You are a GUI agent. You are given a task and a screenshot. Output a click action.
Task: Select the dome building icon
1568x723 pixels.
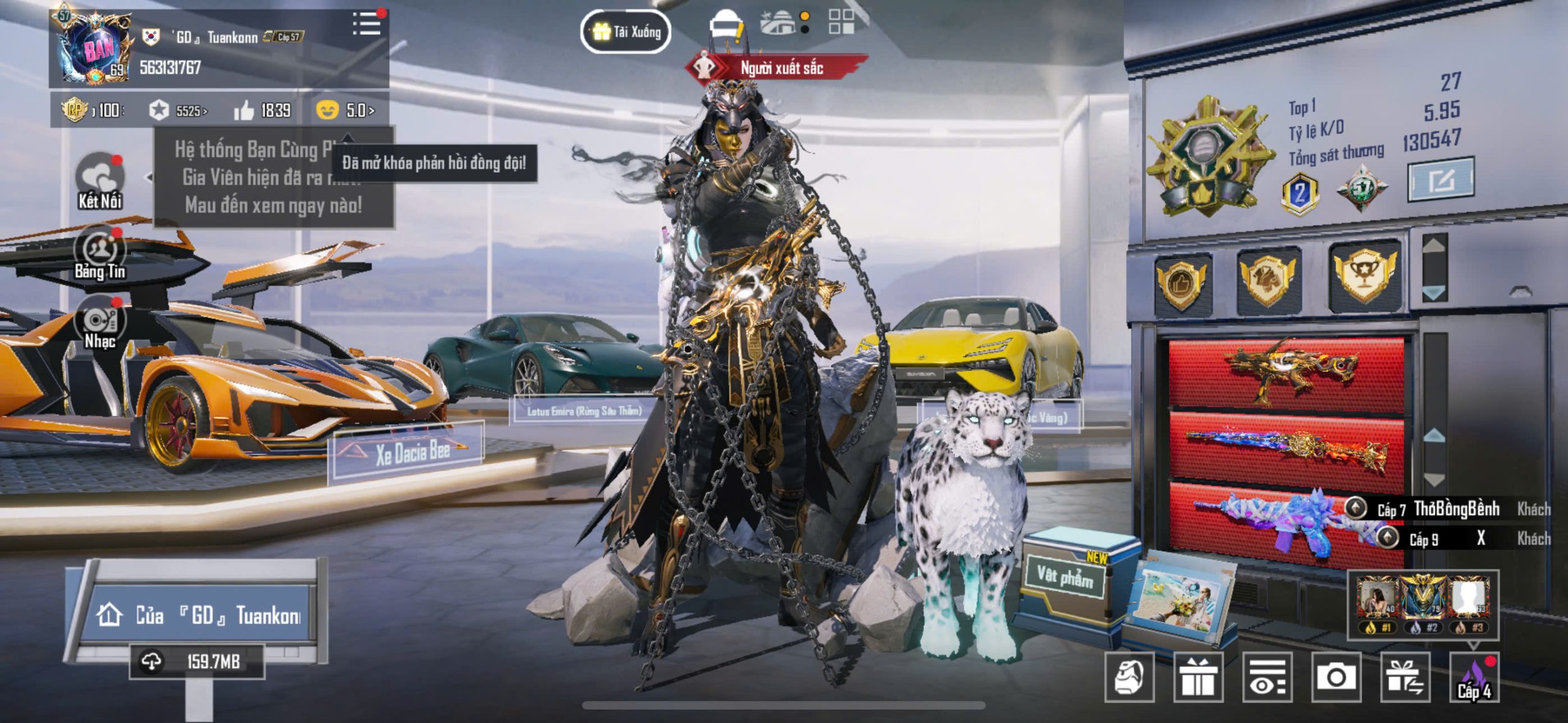coord(778,23)
